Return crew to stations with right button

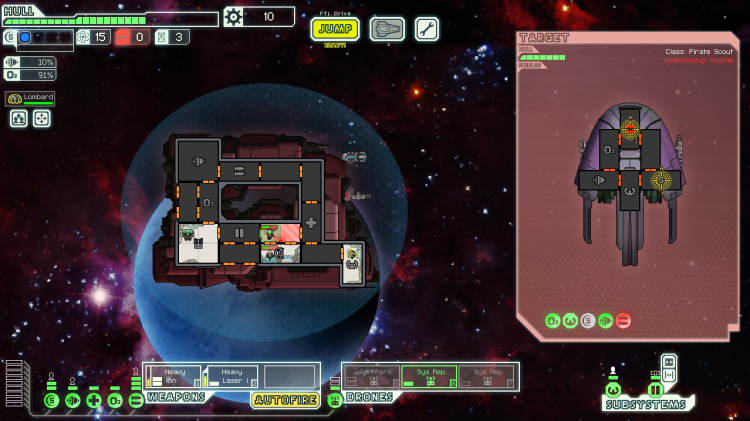point(42,118)
